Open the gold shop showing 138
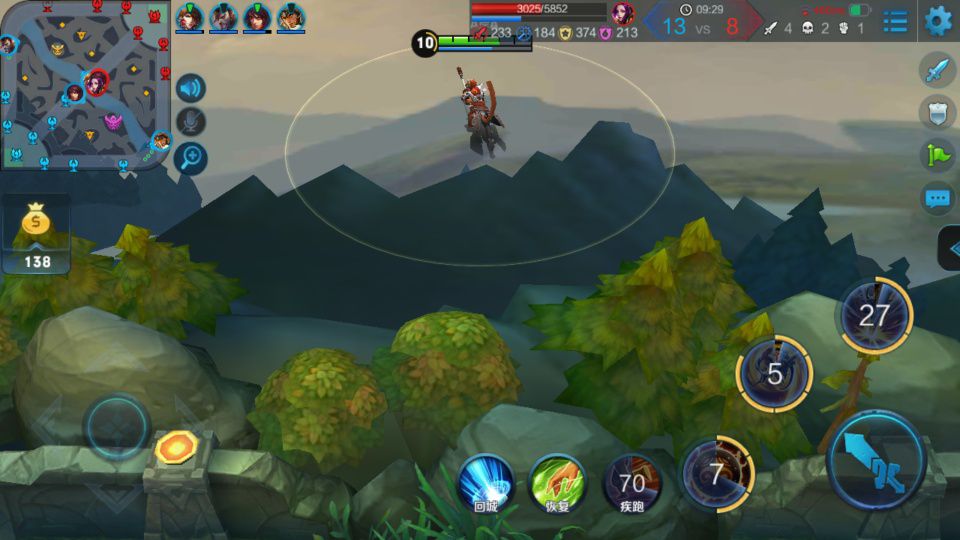The width and height of the screenshot is (960, 540). pyautogui.click(x=37, y=236)
